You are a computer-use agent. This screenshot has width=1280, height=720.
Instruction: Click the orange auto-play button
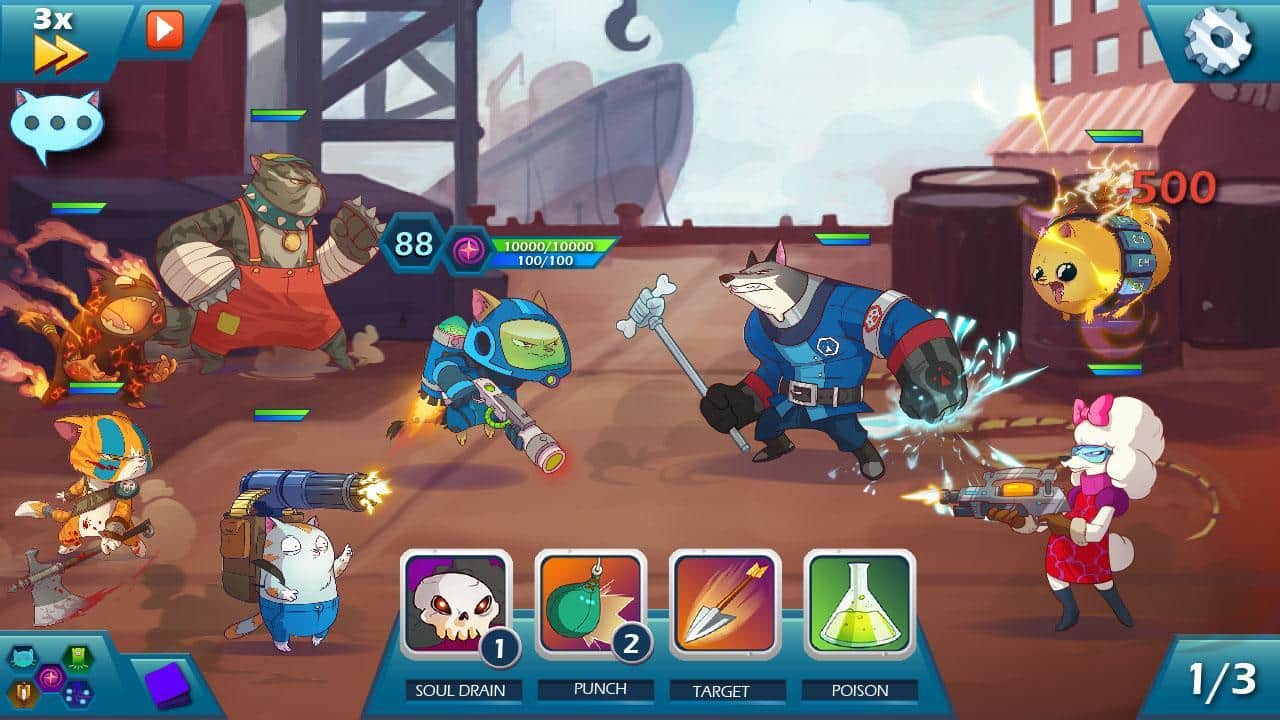(x=165, y=30)
